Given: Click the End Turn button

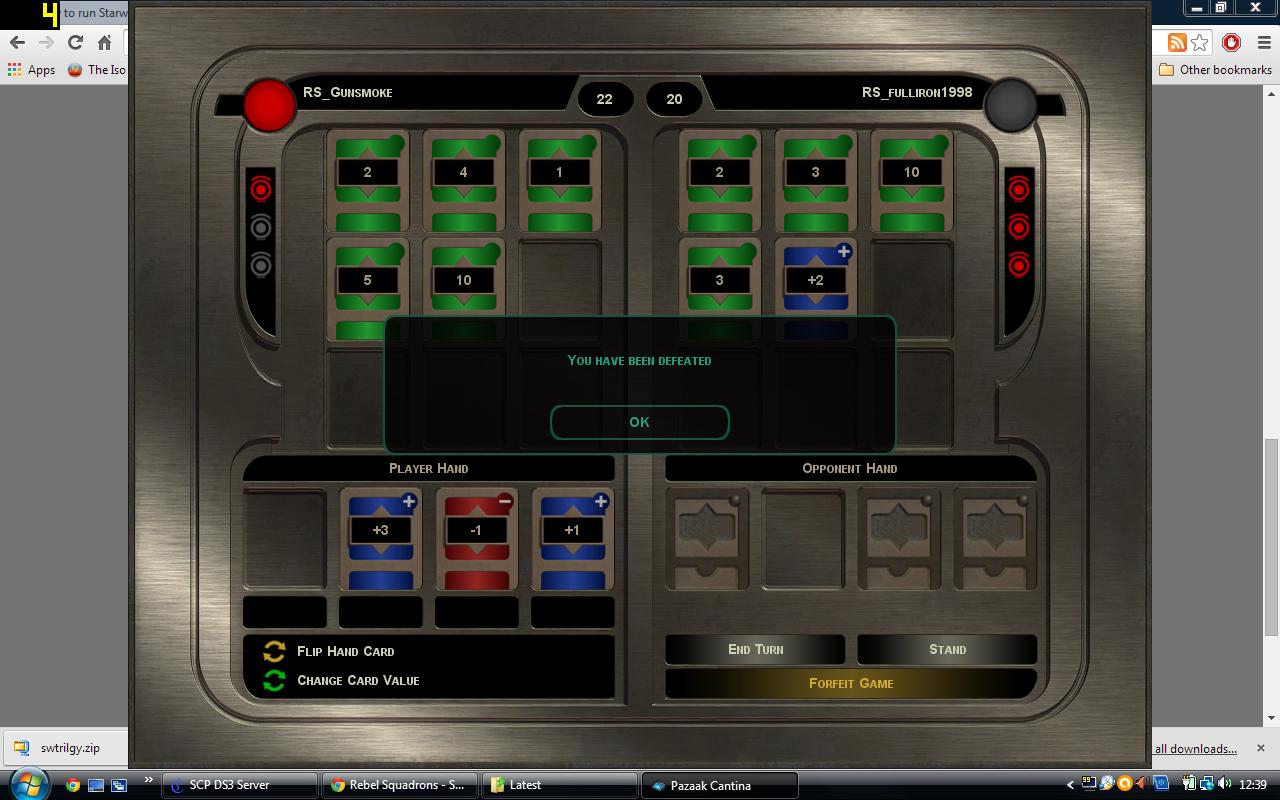Looking at the screenshot, I should pos(755,649).
